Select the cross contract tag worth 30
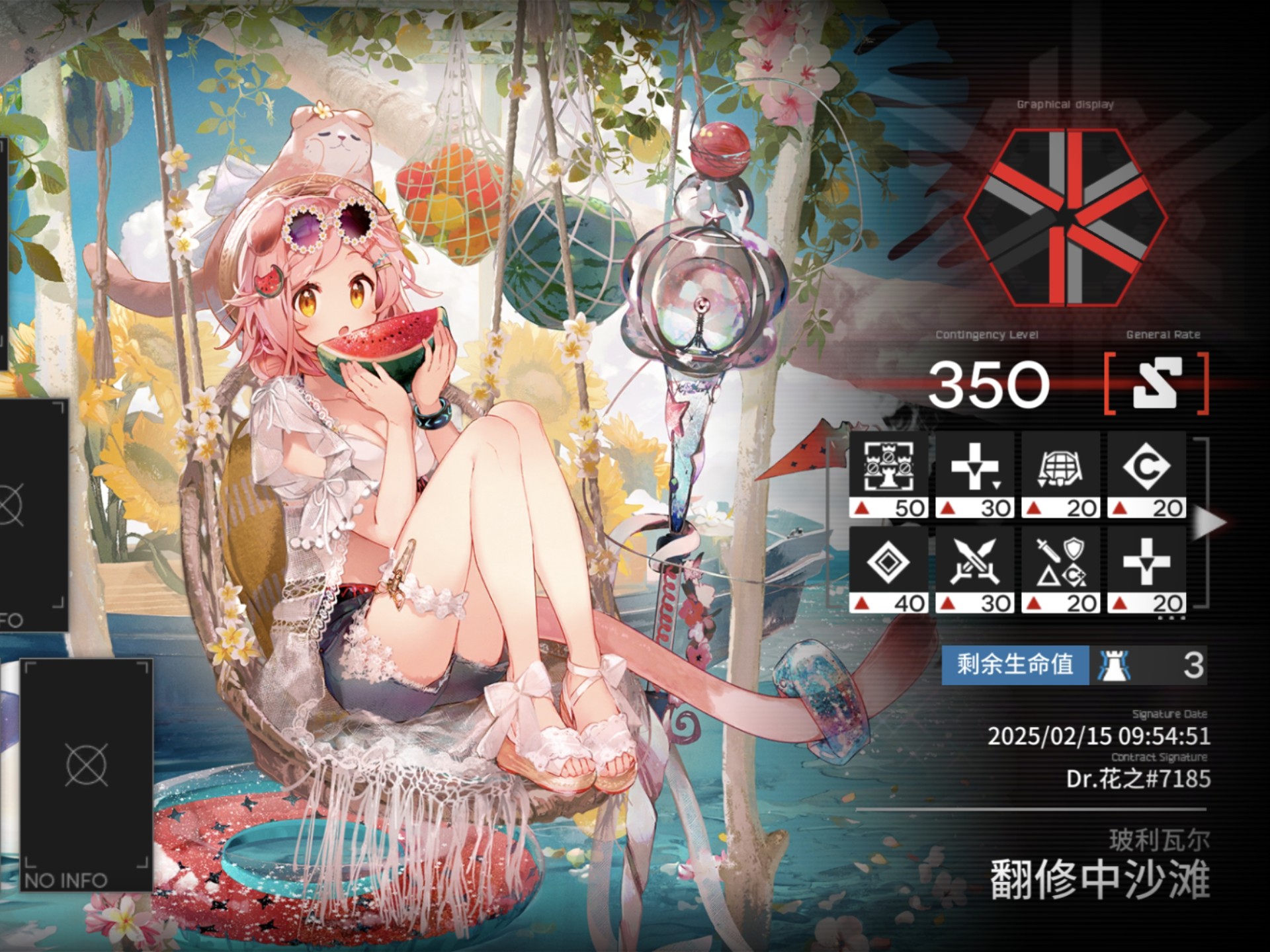This screenshot has height=952, width=1270. pyautogui.click(x=975, y=474)
